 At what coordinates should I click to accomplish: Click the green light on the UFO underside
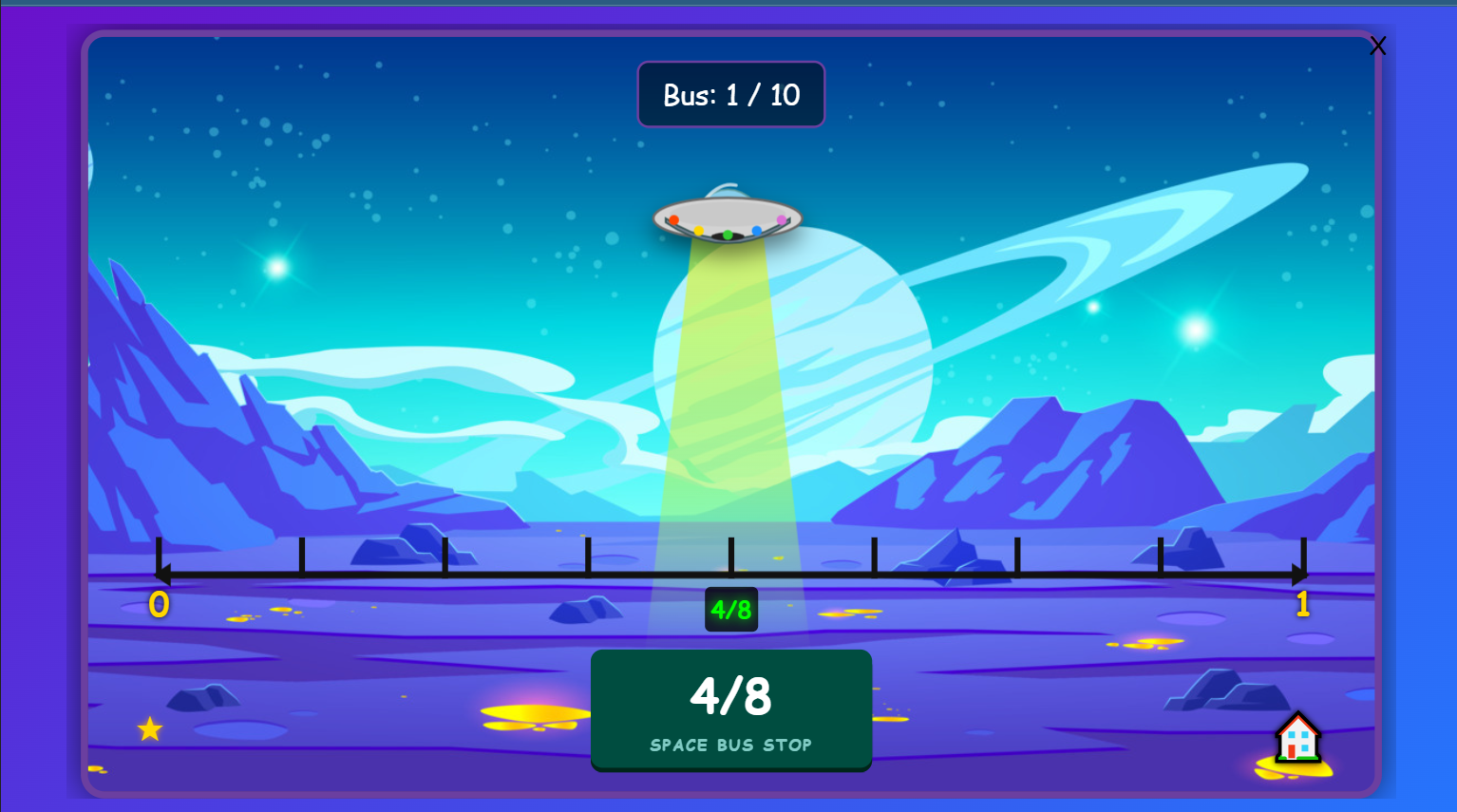(x=728, y=236)
